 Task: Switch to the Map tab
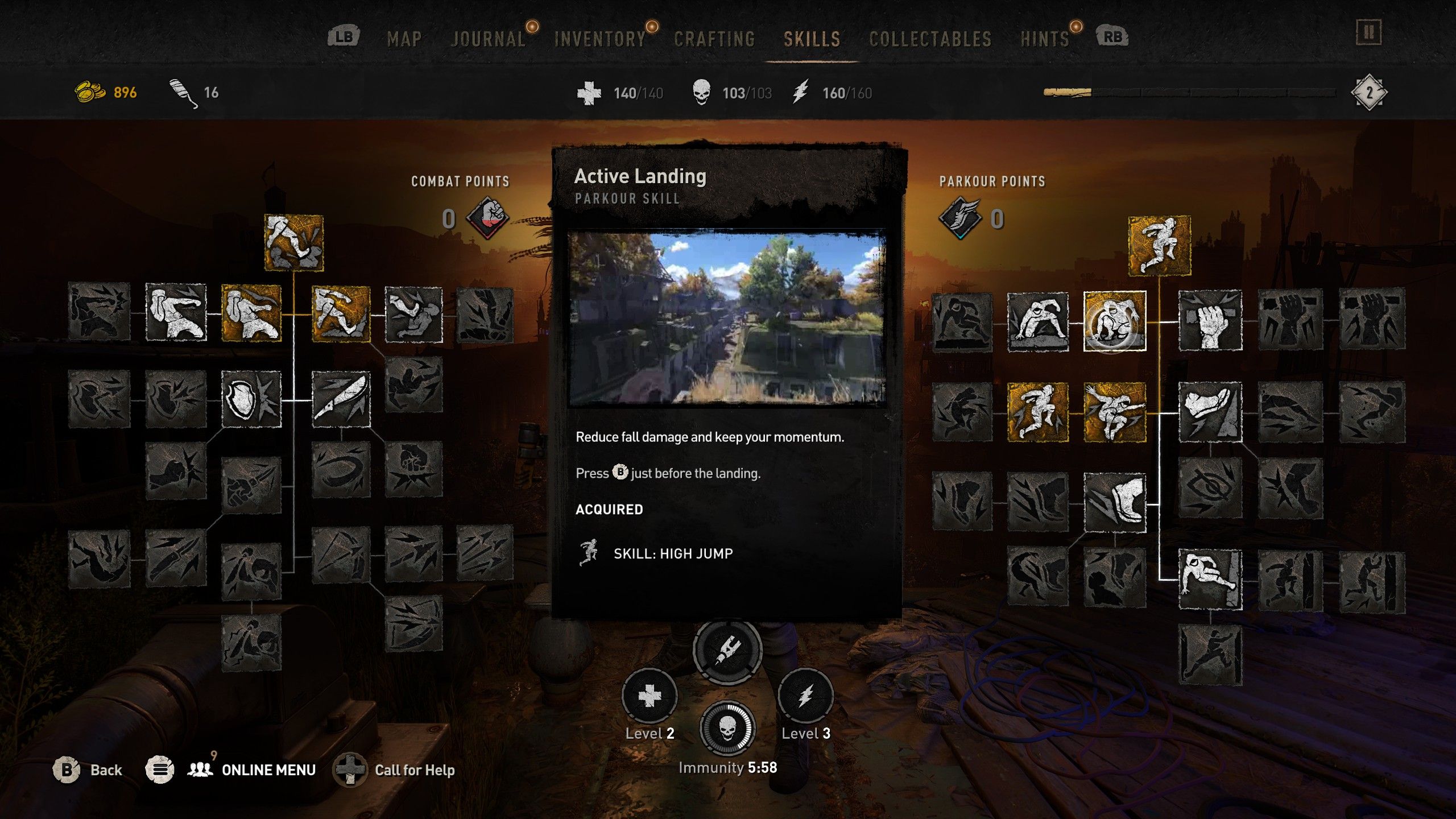click(x=404, y=39)
